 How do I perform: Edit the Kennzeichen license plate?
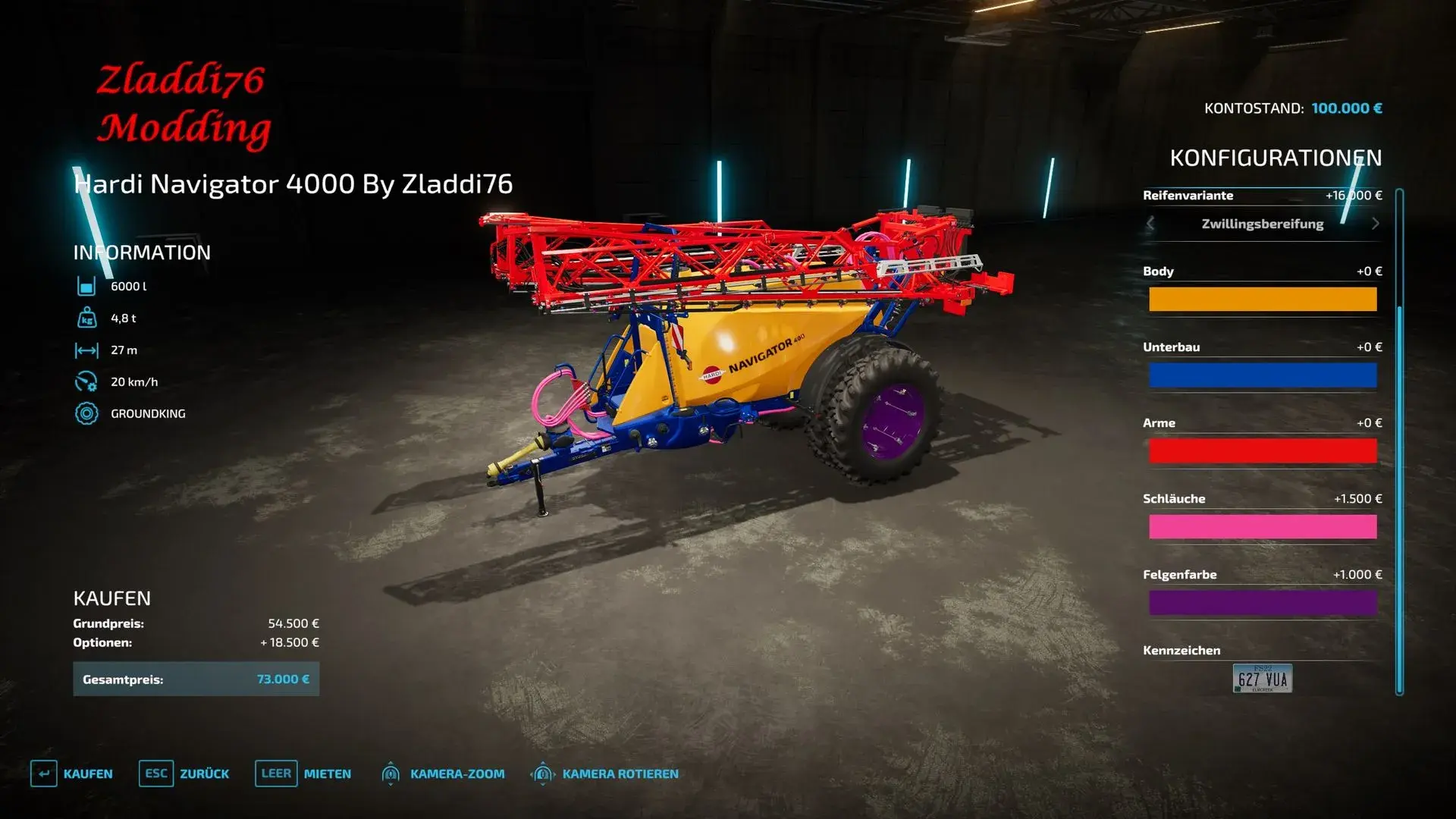point(1263,679)
